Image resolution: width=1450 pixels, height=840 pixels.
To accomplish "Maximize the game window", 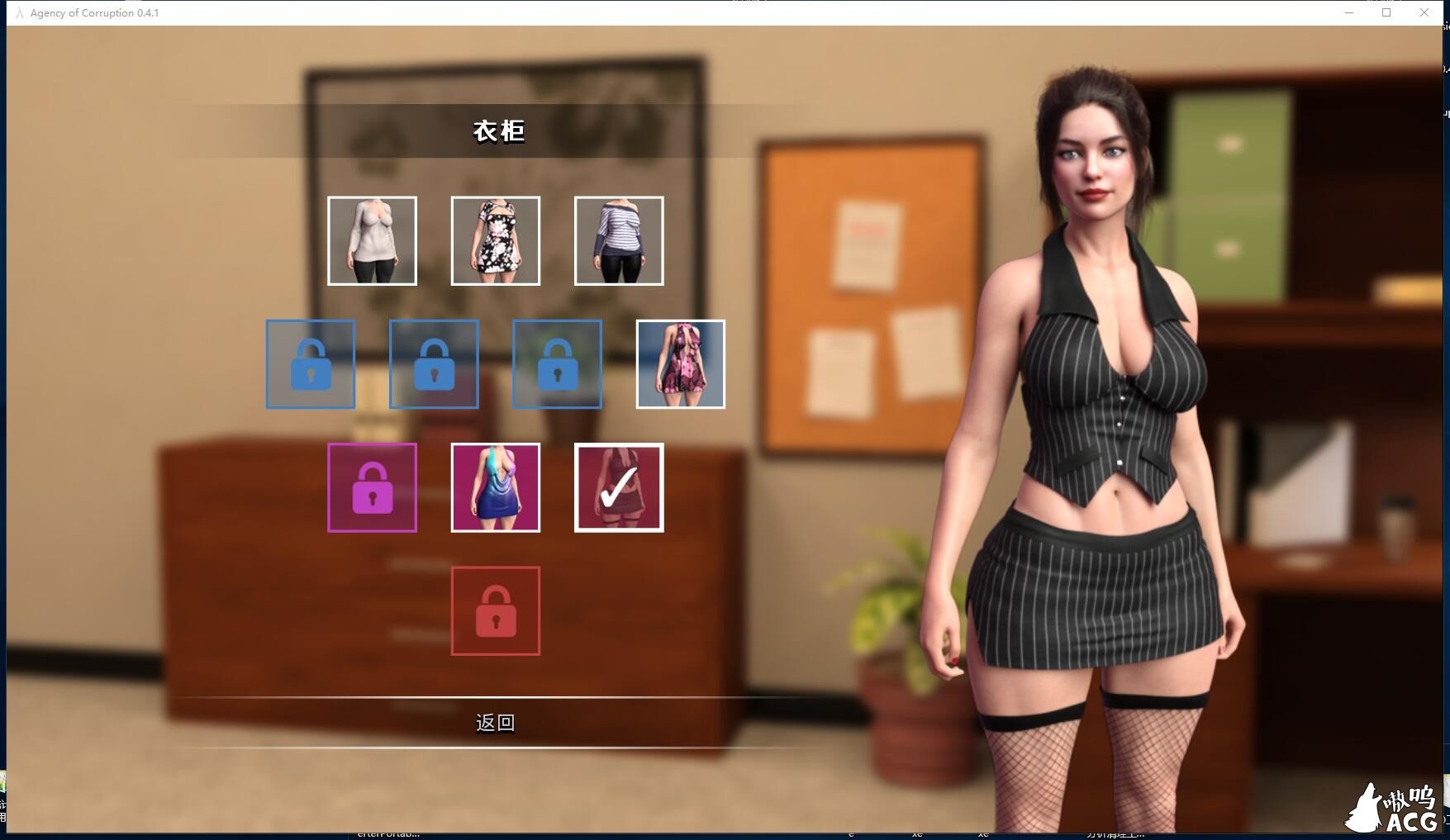I will [x=1386, y=12].
